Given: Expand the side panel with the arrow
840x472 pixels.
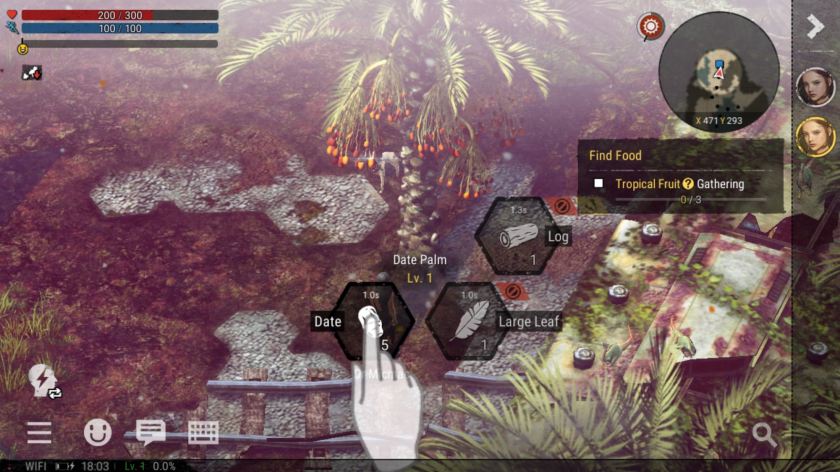Looking at the screenshot, I should point(815,25).
